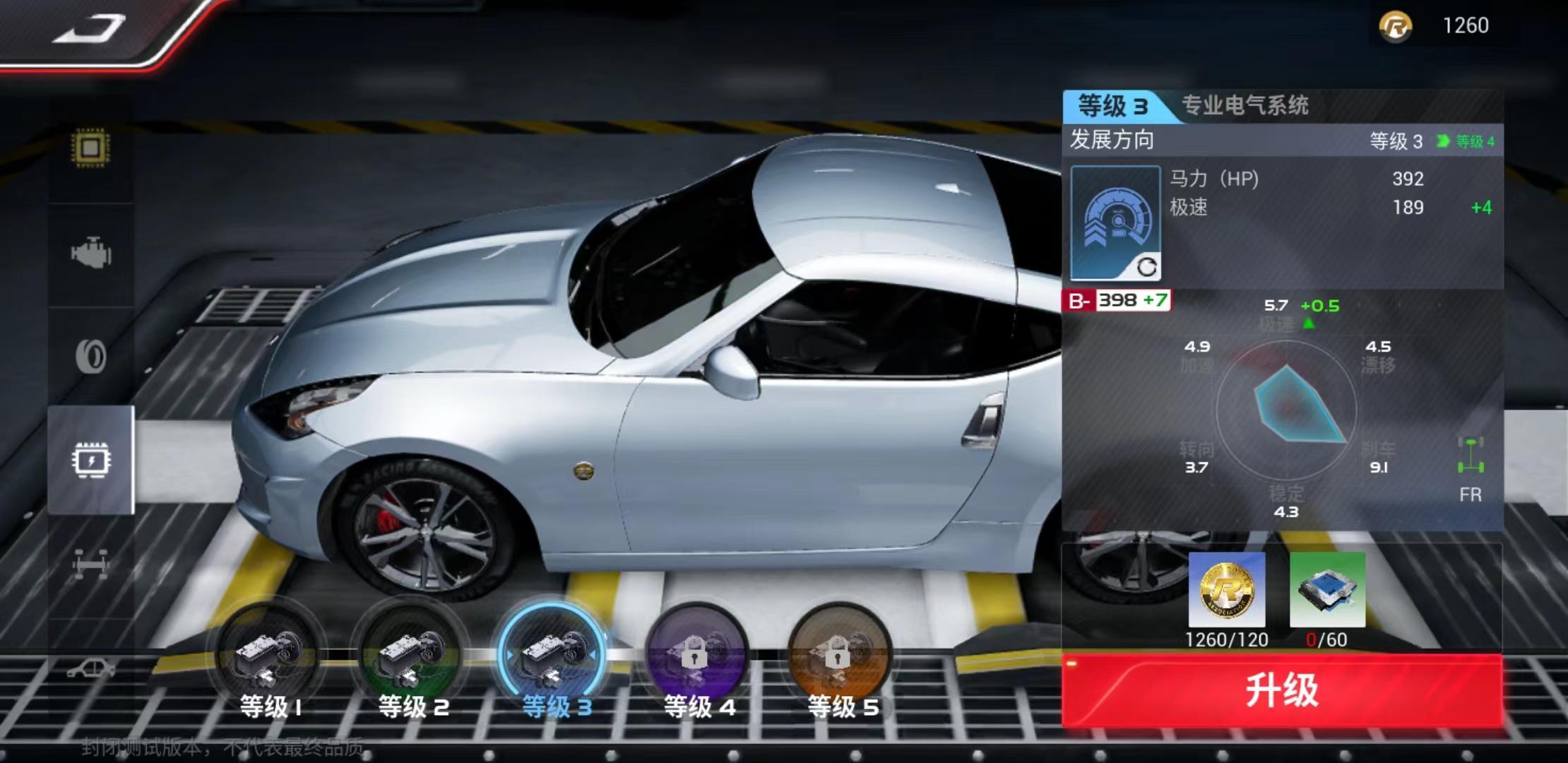The height and width of the screenshot is (763, 1568).
Task: Open the chassis axle upgrade category
Action: (90, 564)
